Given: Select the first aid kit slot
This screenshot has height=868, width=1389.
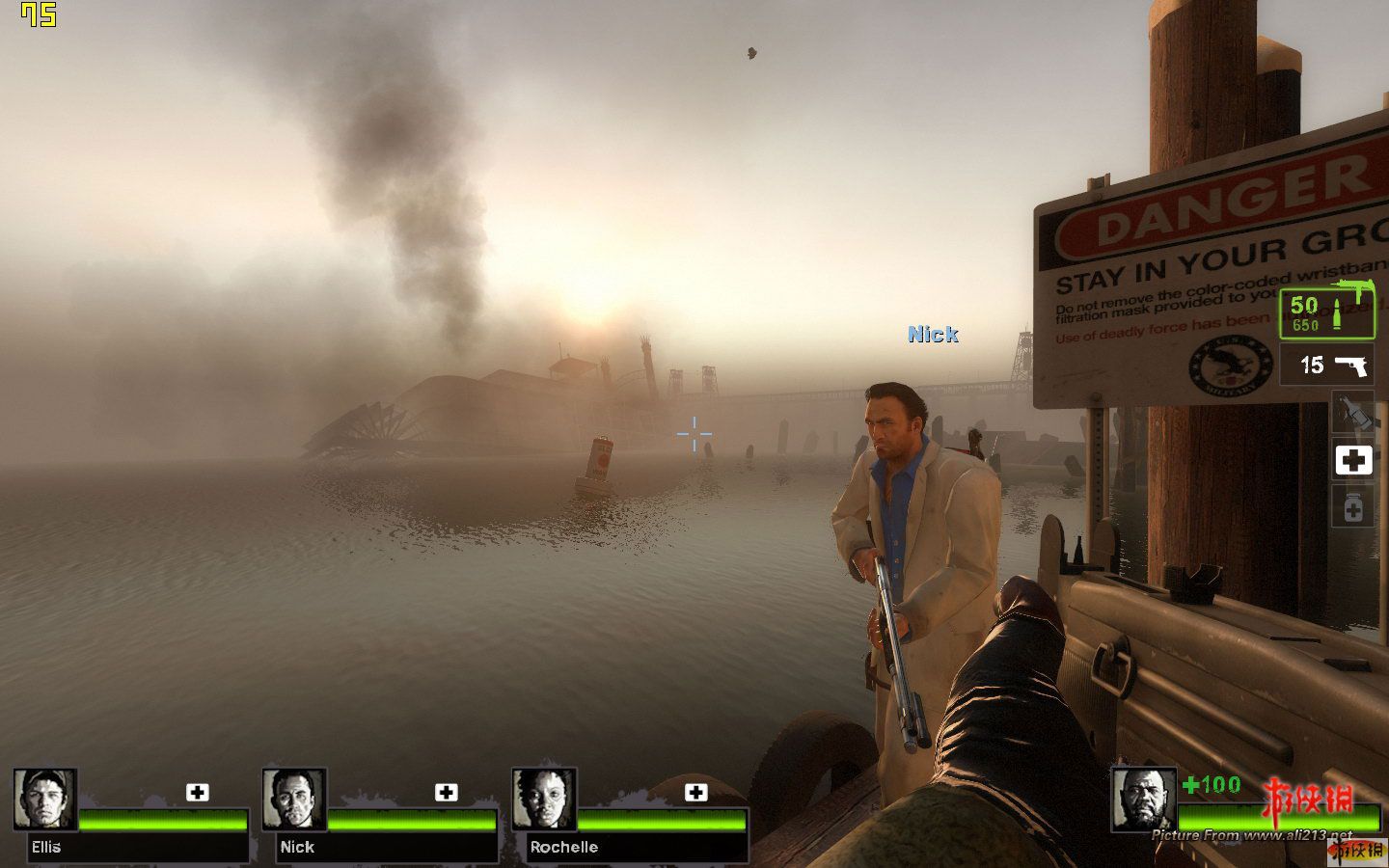Looking at the screenshot, I should pos(1352,460).
